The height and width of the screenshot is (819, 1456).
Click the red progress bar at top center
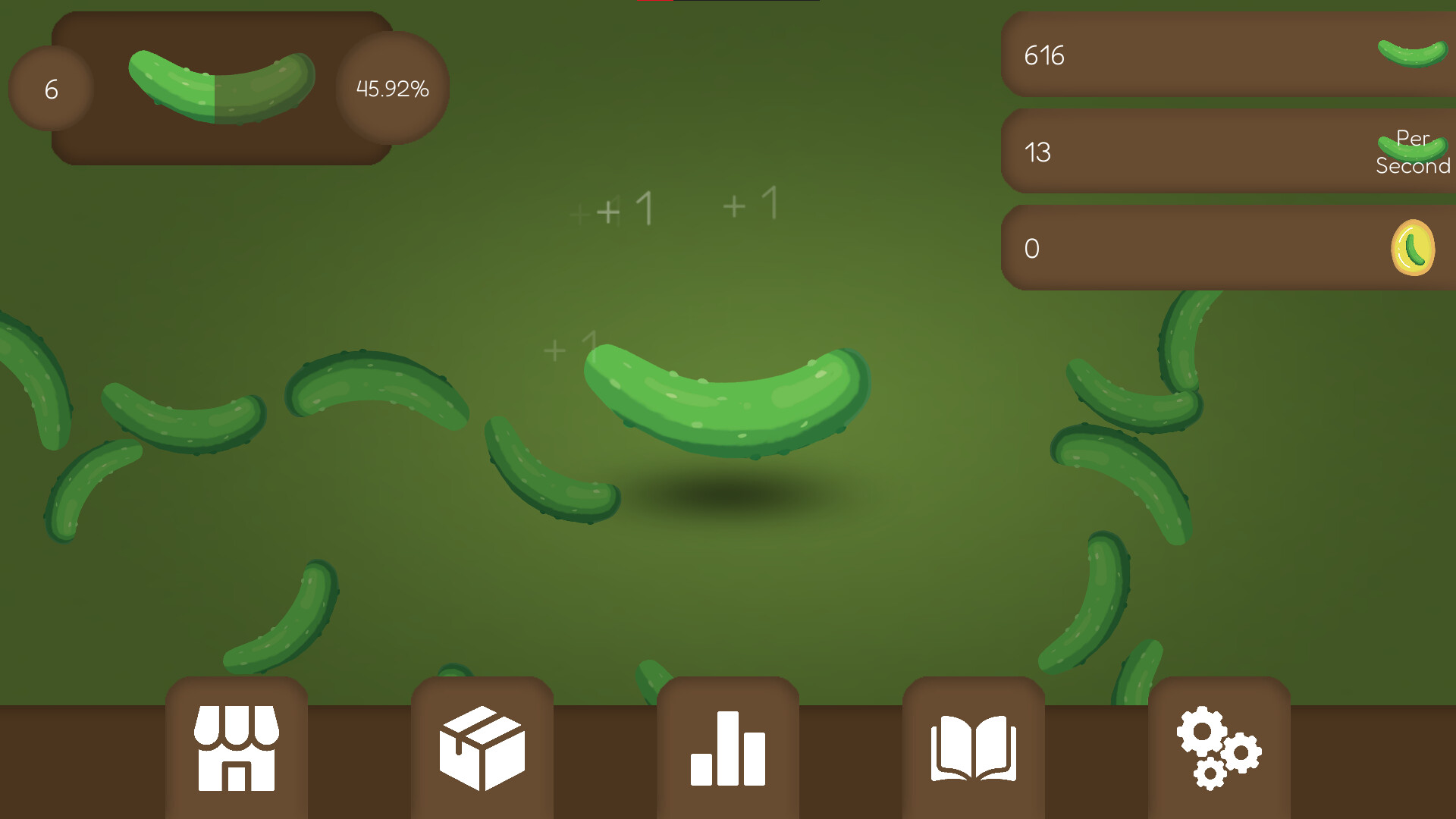(657, 3)
